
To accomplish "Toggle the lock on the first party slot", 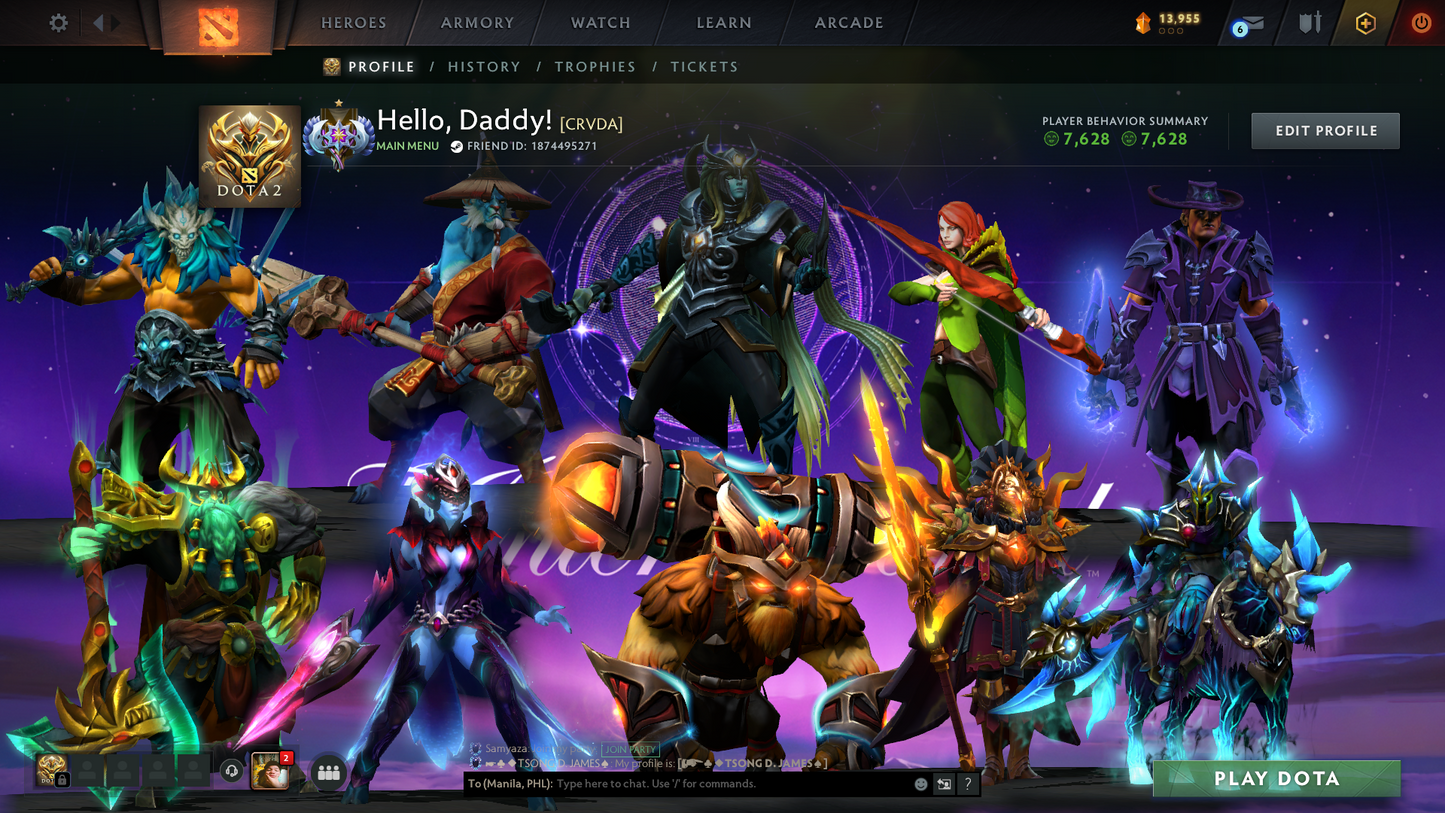I will [x=60, y=779].
